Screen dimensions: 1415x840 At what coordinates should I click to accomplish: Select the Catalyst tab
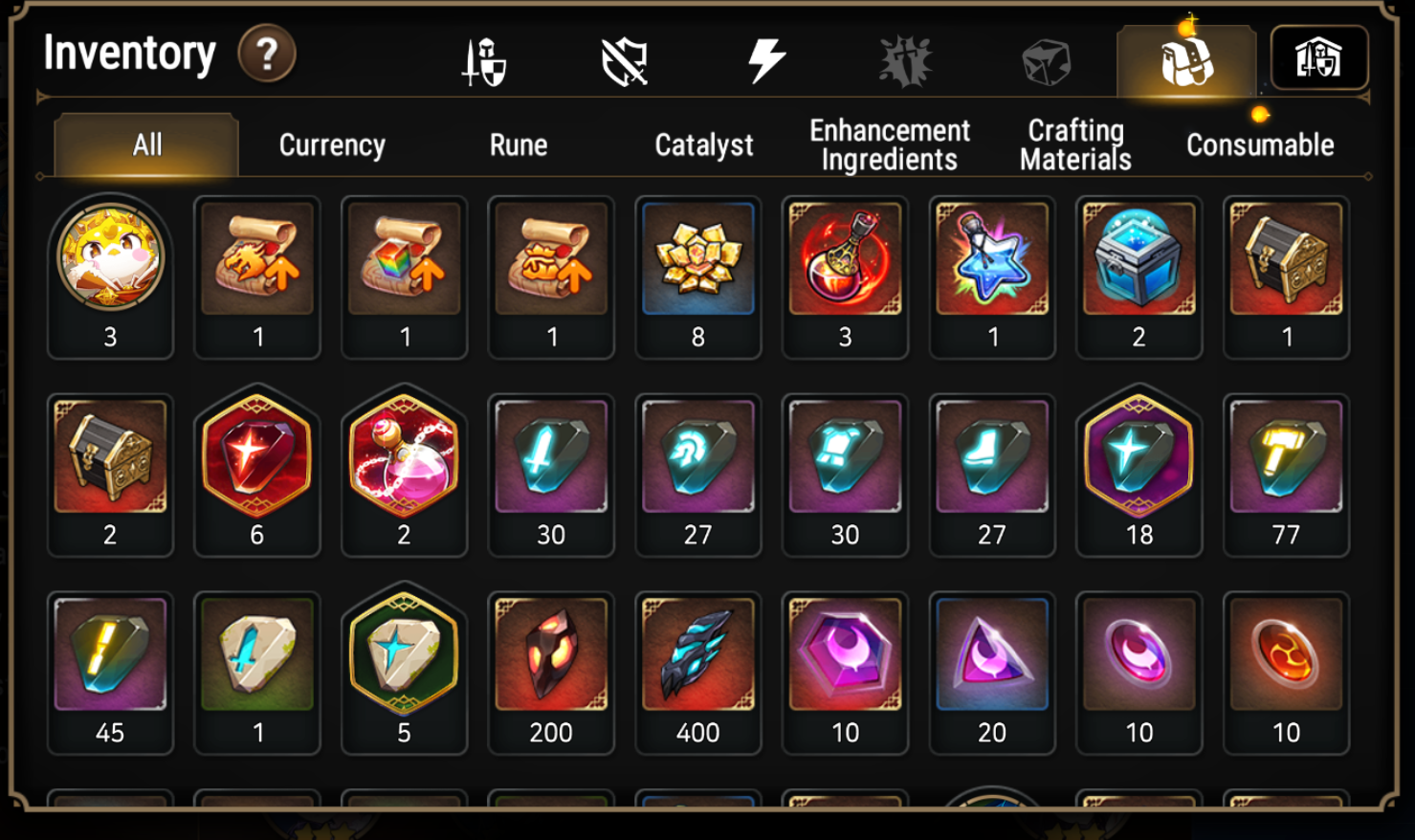tap(703, 145)
